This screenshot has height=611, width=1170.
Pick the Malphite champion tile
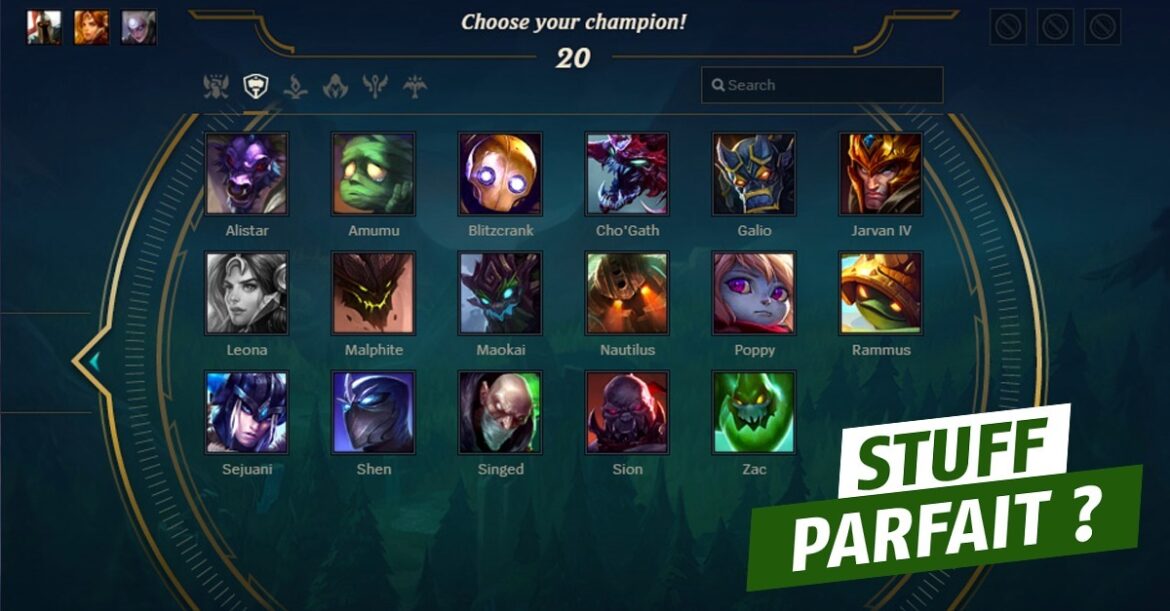click(373, 293)
